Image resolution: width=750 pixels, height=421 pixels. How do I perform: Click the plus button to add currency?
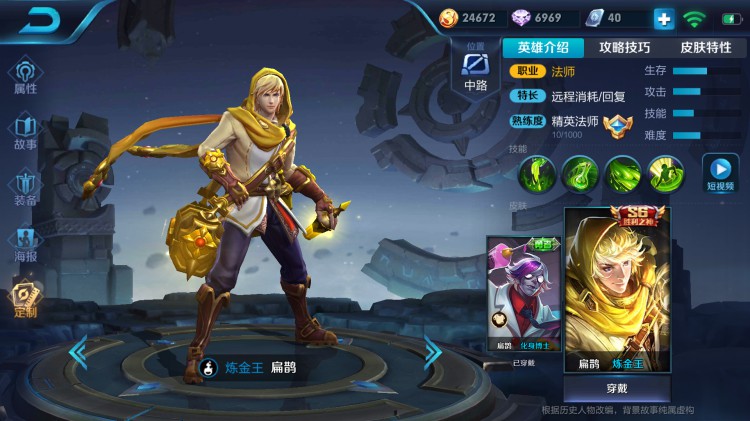[663, 18]
